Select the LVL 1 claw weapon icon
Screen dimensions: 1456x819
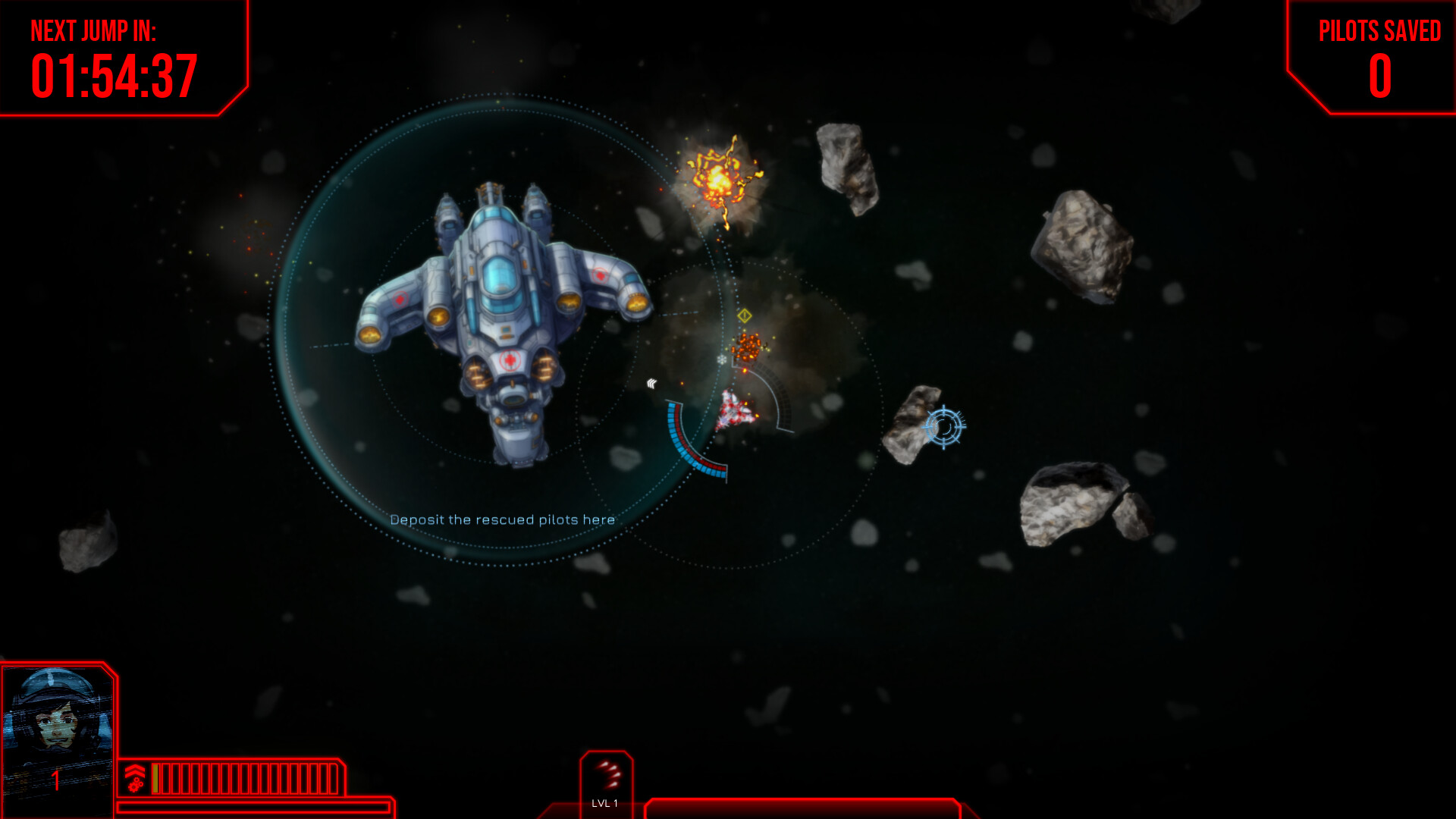[x=607, y=773]
